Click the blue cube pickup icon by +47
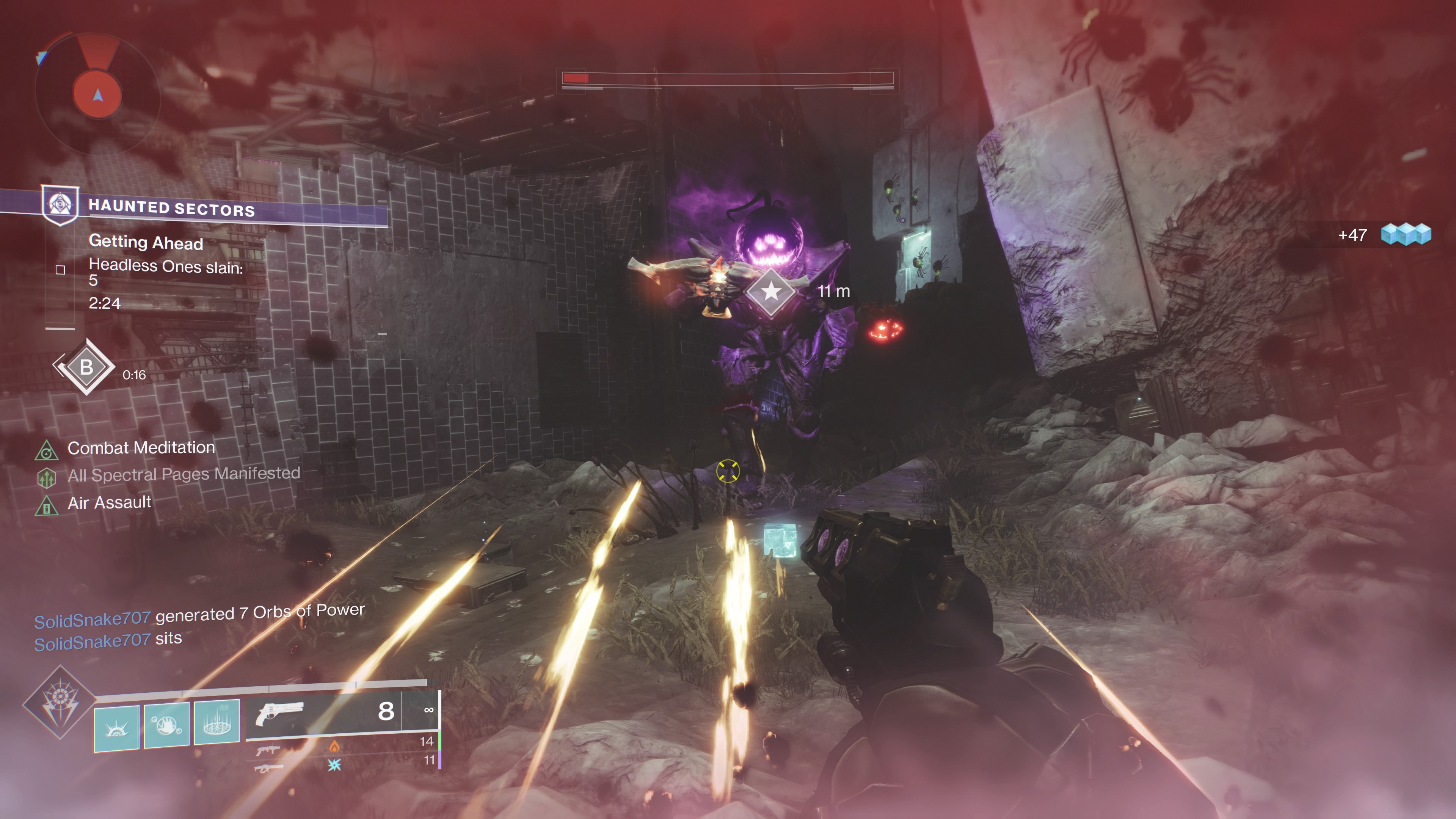Screen dimensions: 1456x819 [1406, 234]
